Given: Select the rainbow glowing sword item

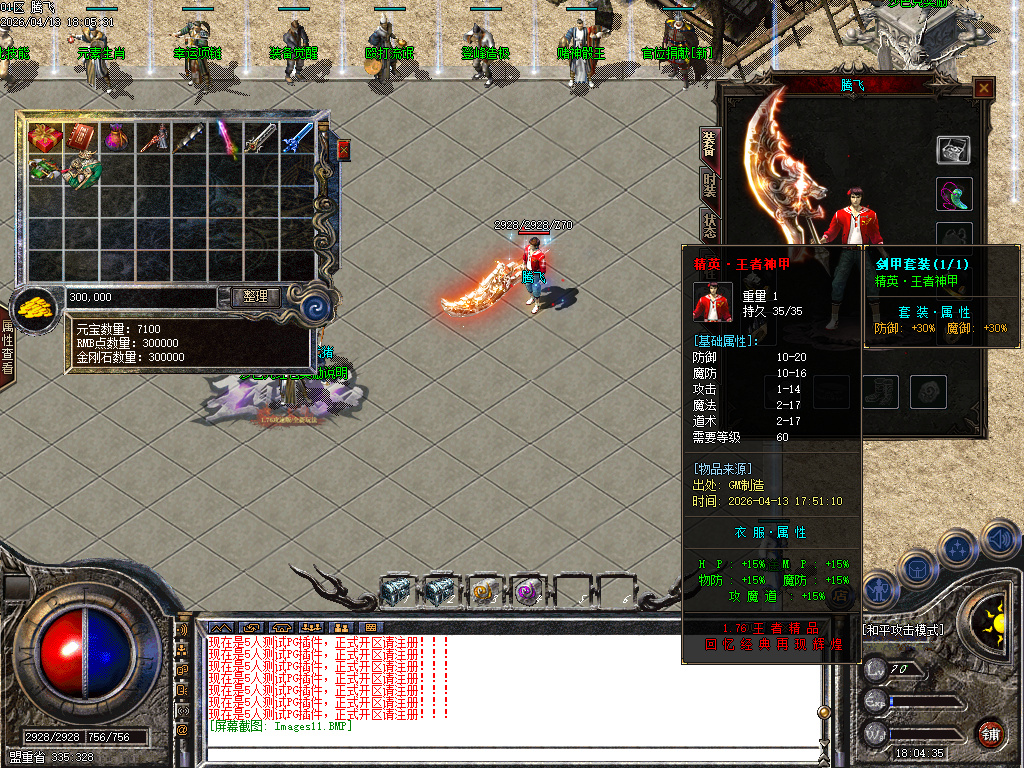Looking at the screenshot, I should pyautogui.click(x=225, y=138).
